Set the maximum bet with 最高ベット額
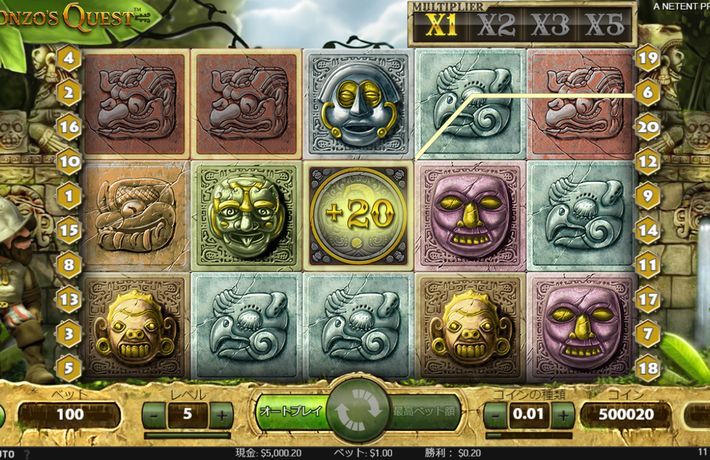710x460 pixels. tap(422, 411)
